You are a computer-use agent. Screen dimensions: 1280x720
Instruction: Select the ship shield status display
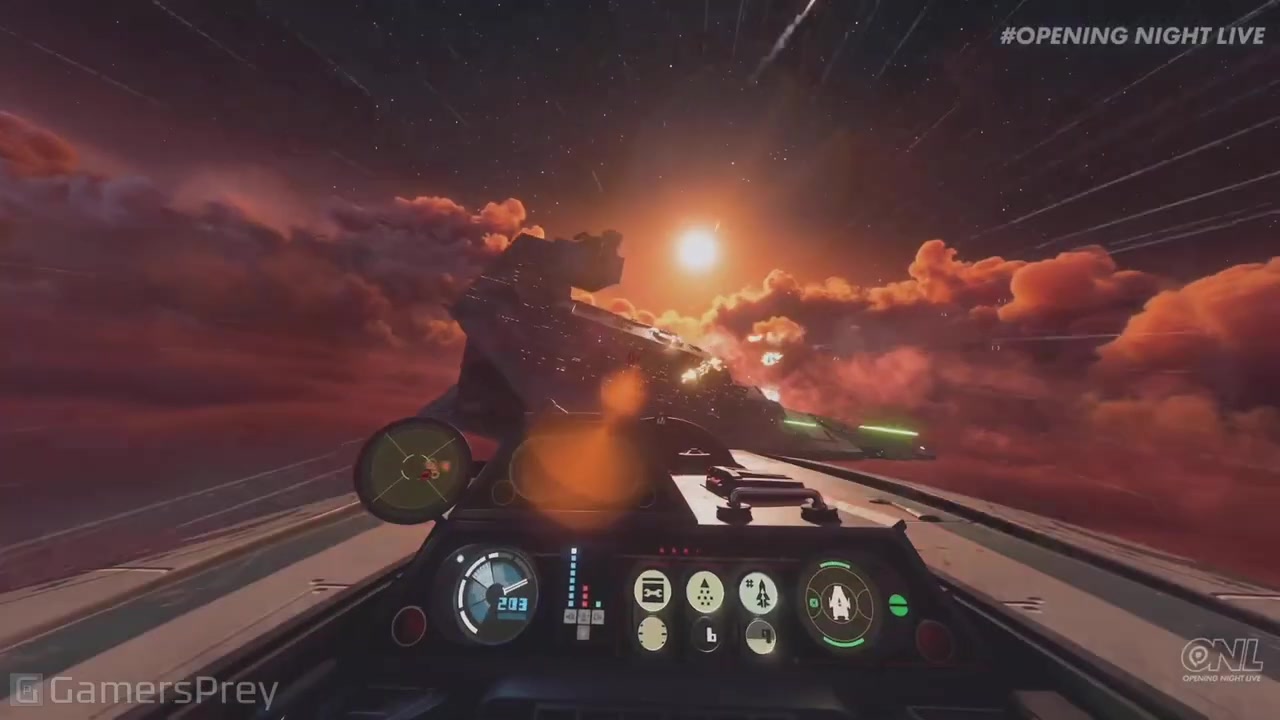838,604
